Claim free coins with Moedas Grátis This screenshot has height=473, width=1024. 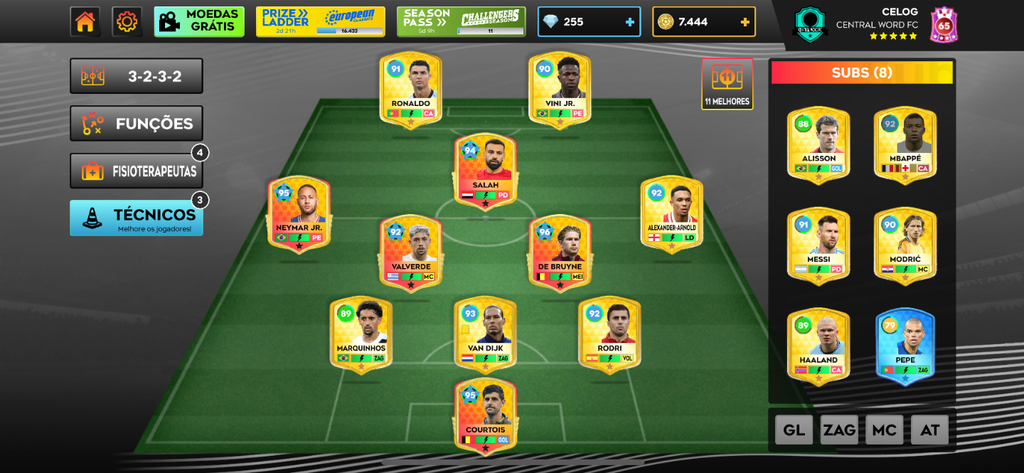(x=199, y=21)
